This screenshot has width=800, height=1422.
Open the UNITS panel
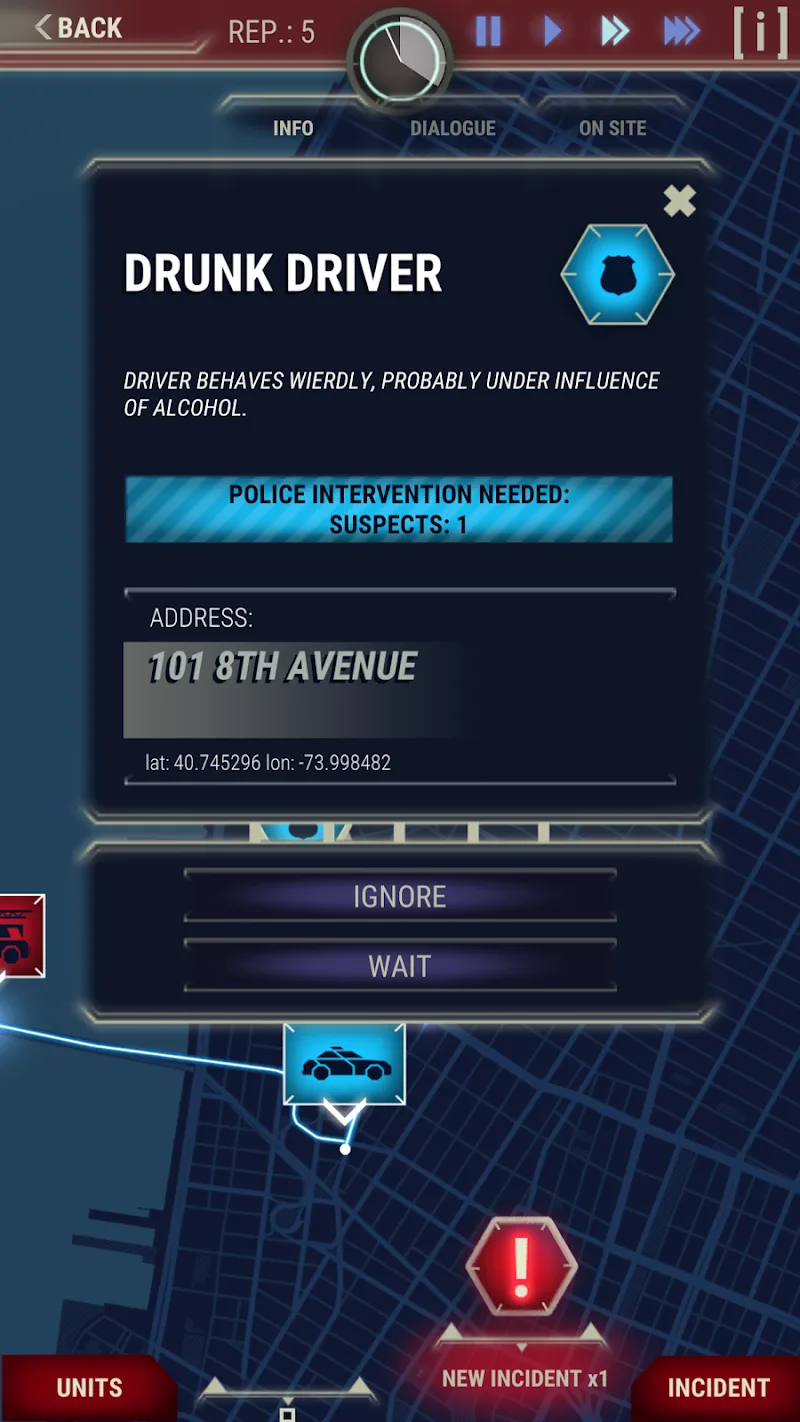point(89,1388)
